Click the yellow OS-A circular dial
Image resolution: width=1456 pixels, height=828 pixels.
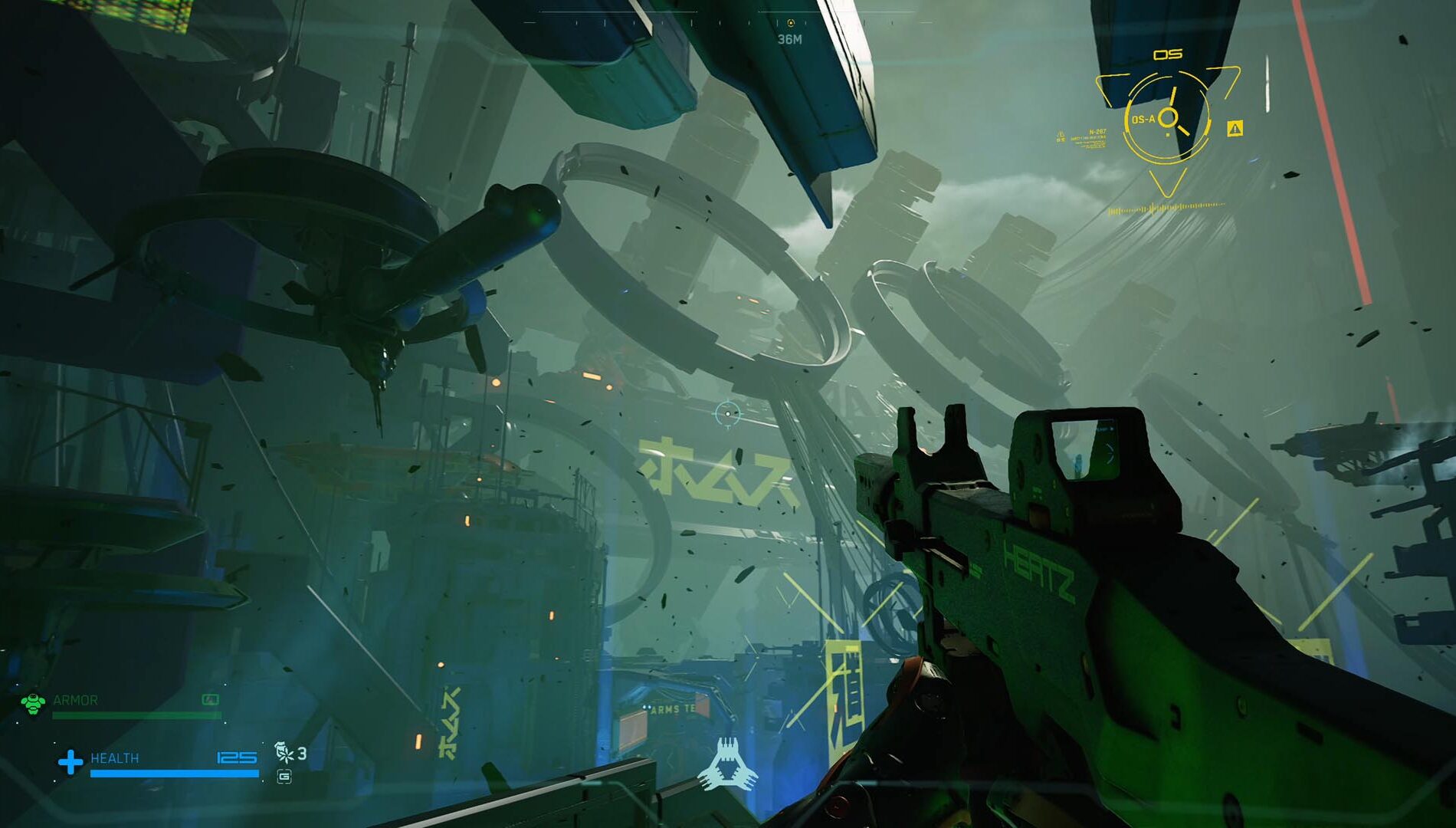1166,118
